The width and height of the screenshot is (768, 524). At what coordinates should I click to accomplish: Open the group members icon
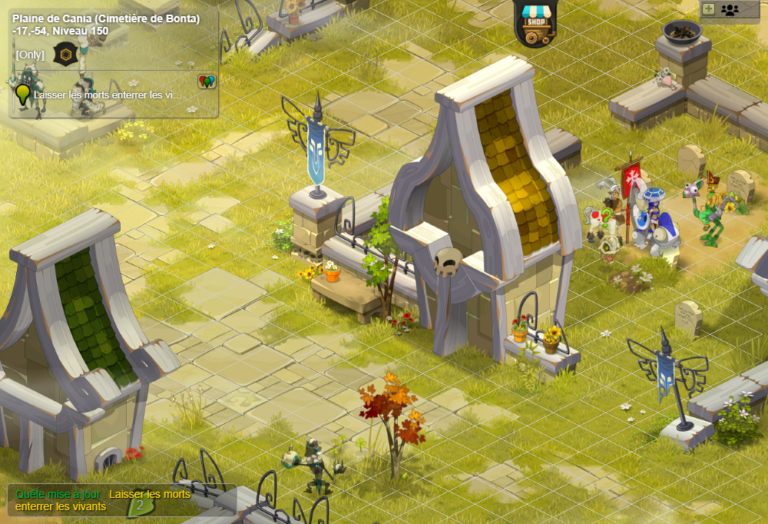(x=730, y=10)
